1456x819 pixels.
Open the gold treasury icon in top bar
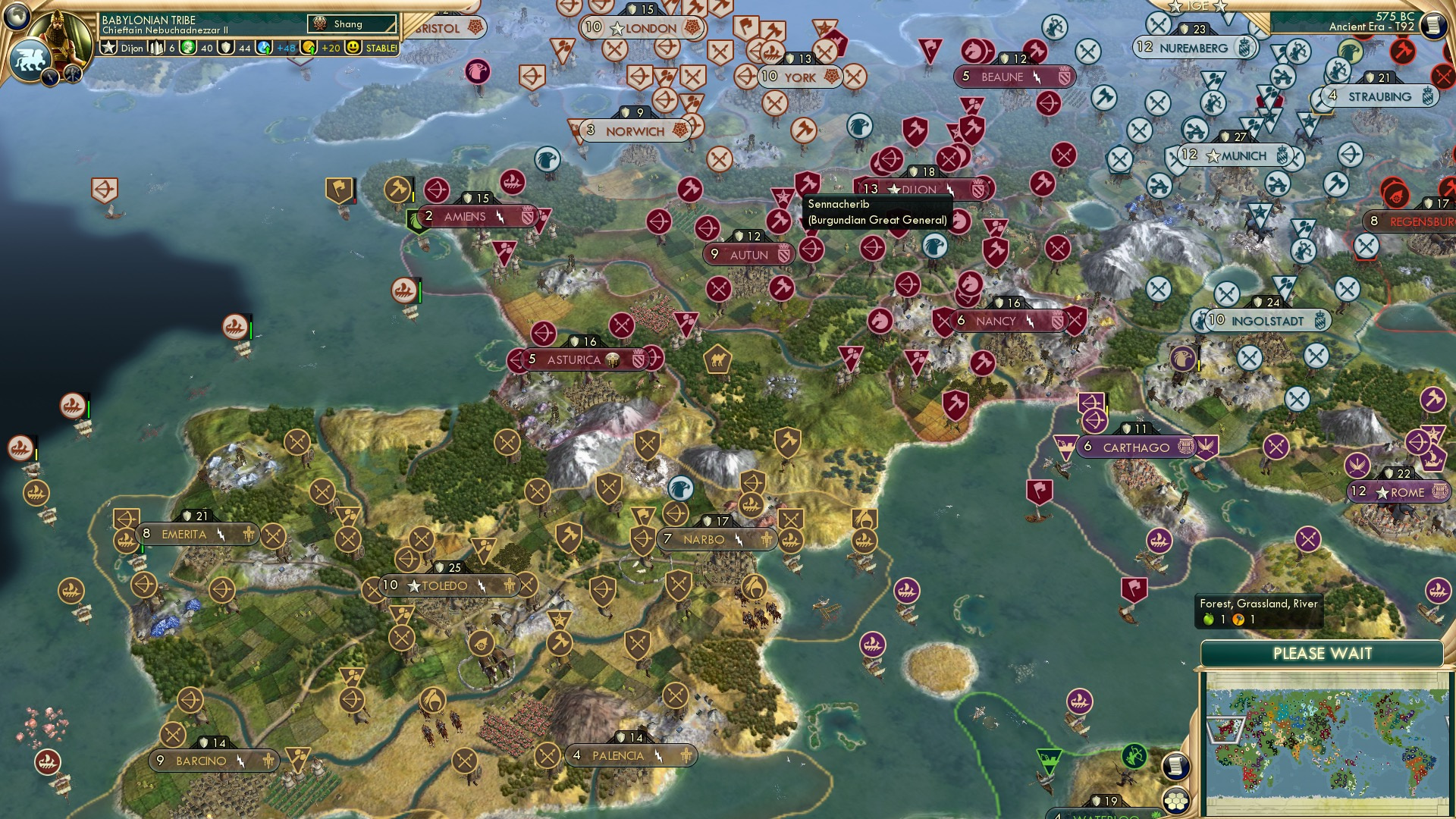tap(307, 47)
